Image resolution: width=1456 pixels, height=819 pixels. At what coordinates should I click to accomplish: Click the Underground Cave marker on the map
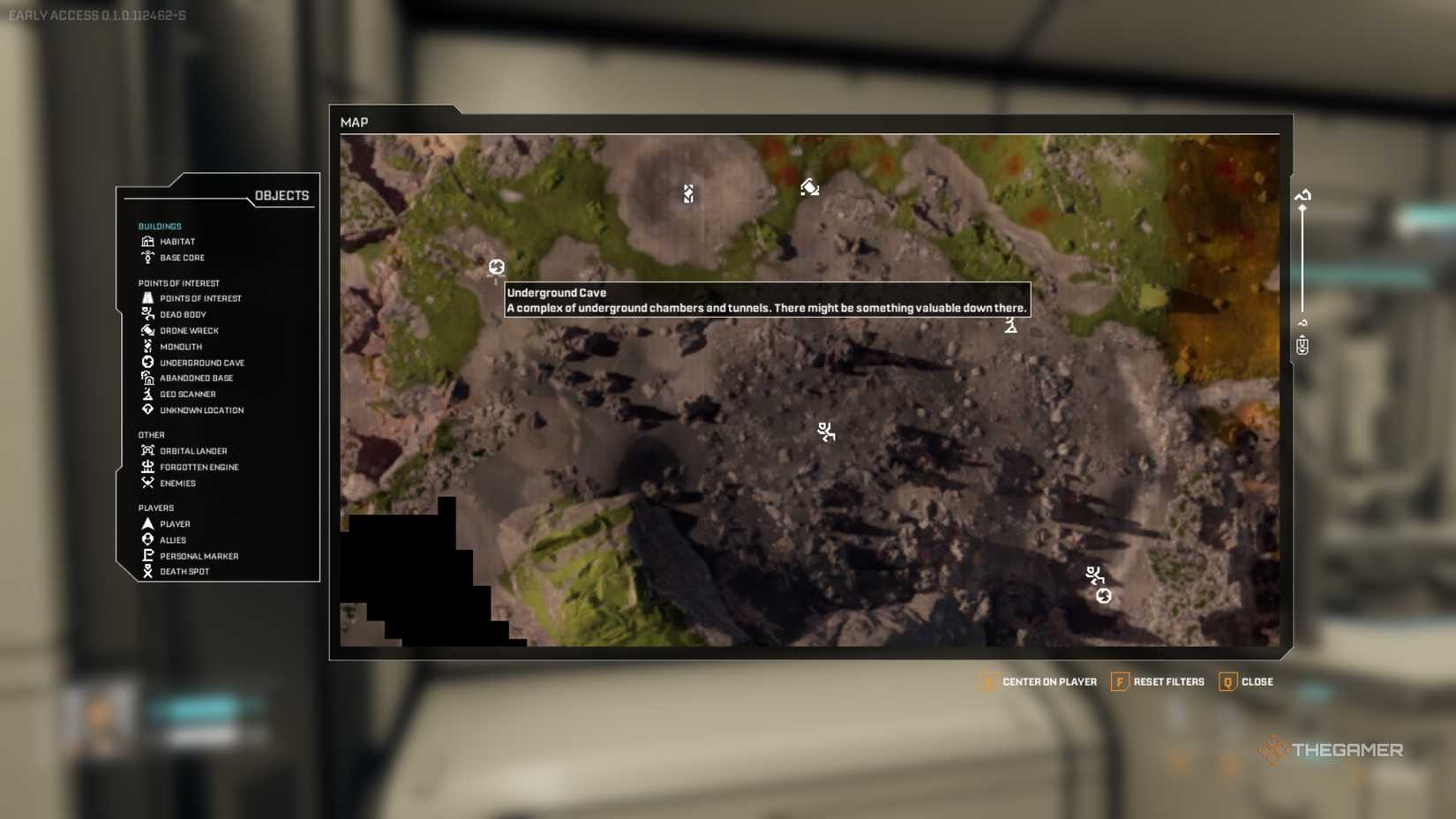pyautogui.click(x=496, y=267)
